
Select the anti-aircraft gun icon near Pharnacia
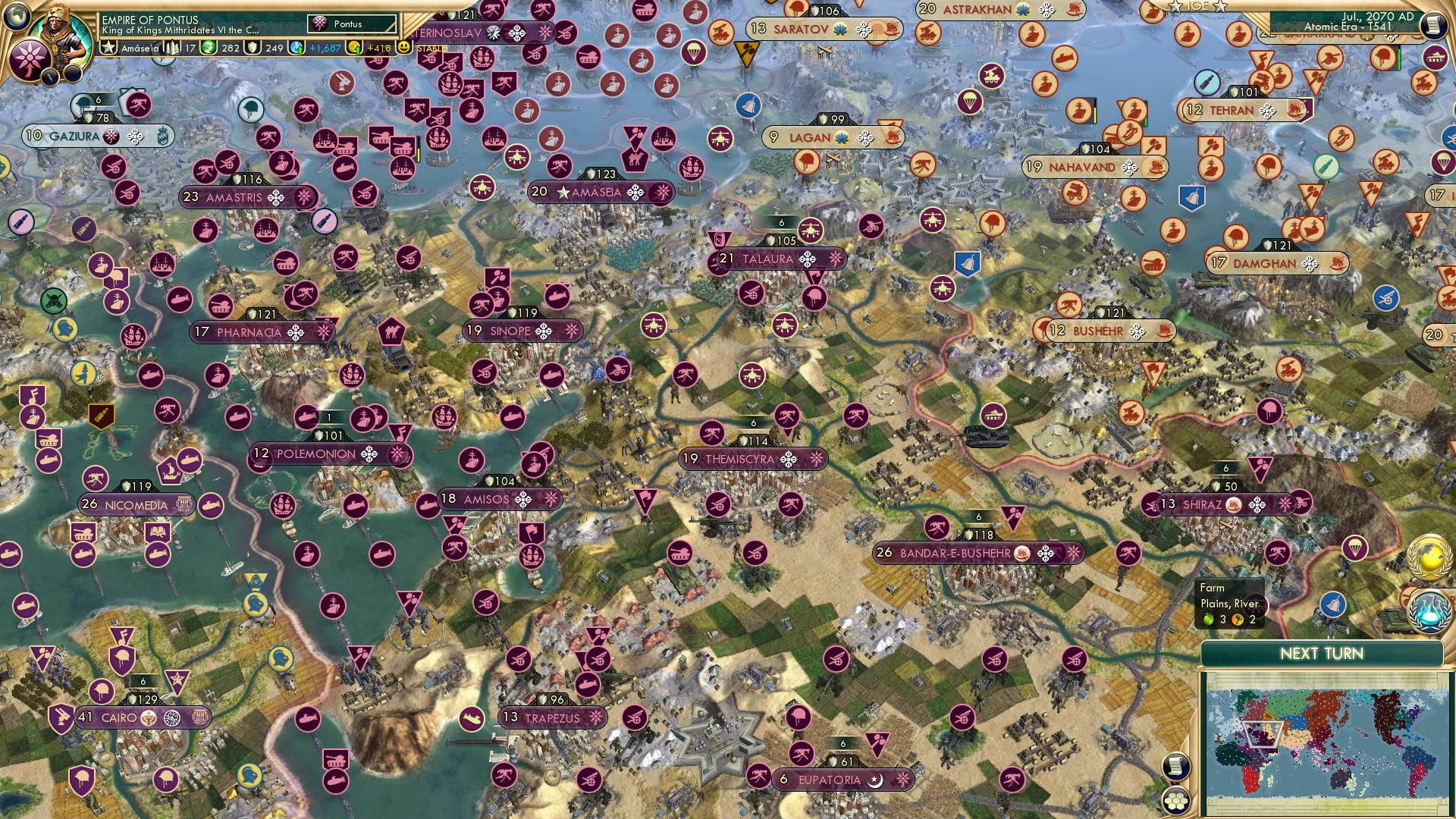pyautogui.click(x=305, y=293)
